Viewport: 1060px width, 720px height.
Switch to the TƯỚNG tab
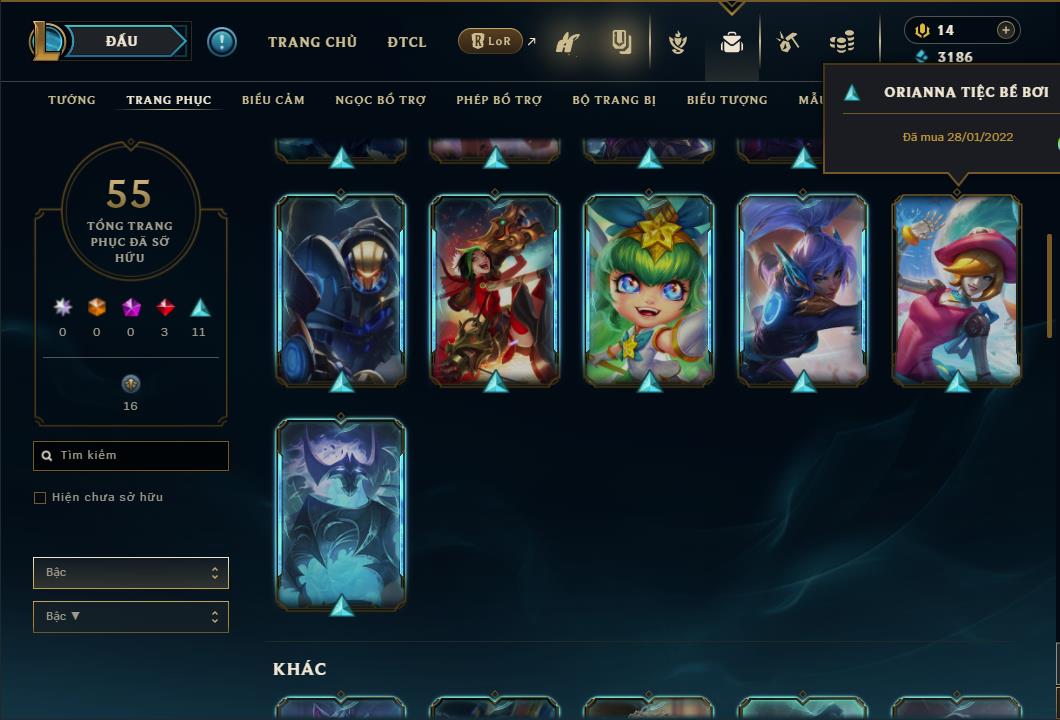click(72, 100)
